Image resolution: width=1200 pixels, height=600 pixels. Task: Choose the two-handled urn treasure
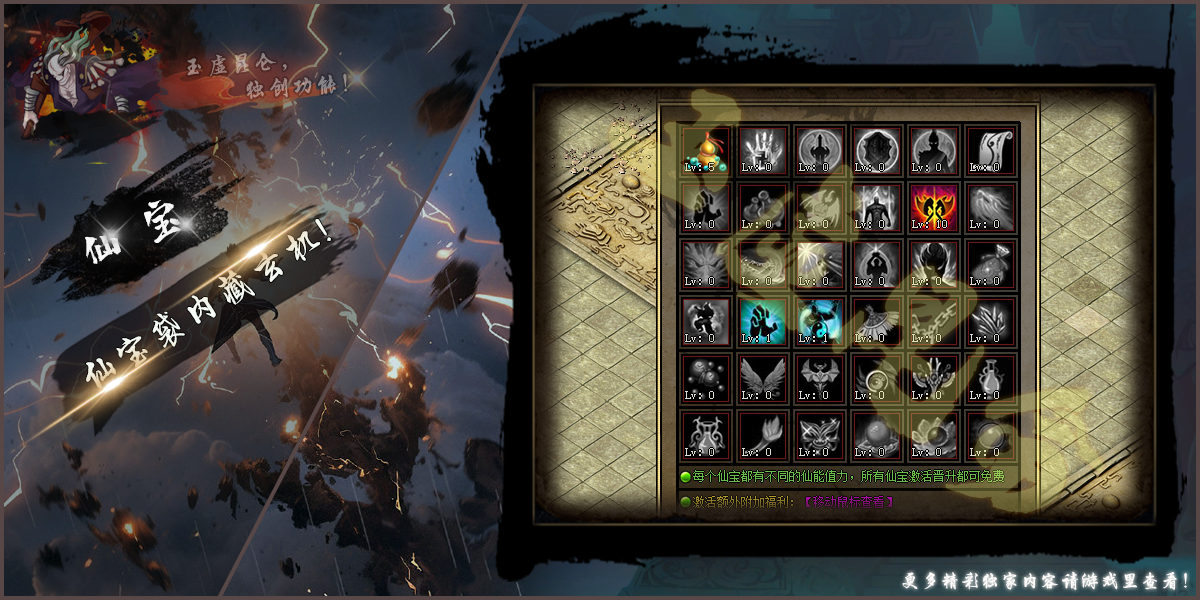tap(706, 436)
